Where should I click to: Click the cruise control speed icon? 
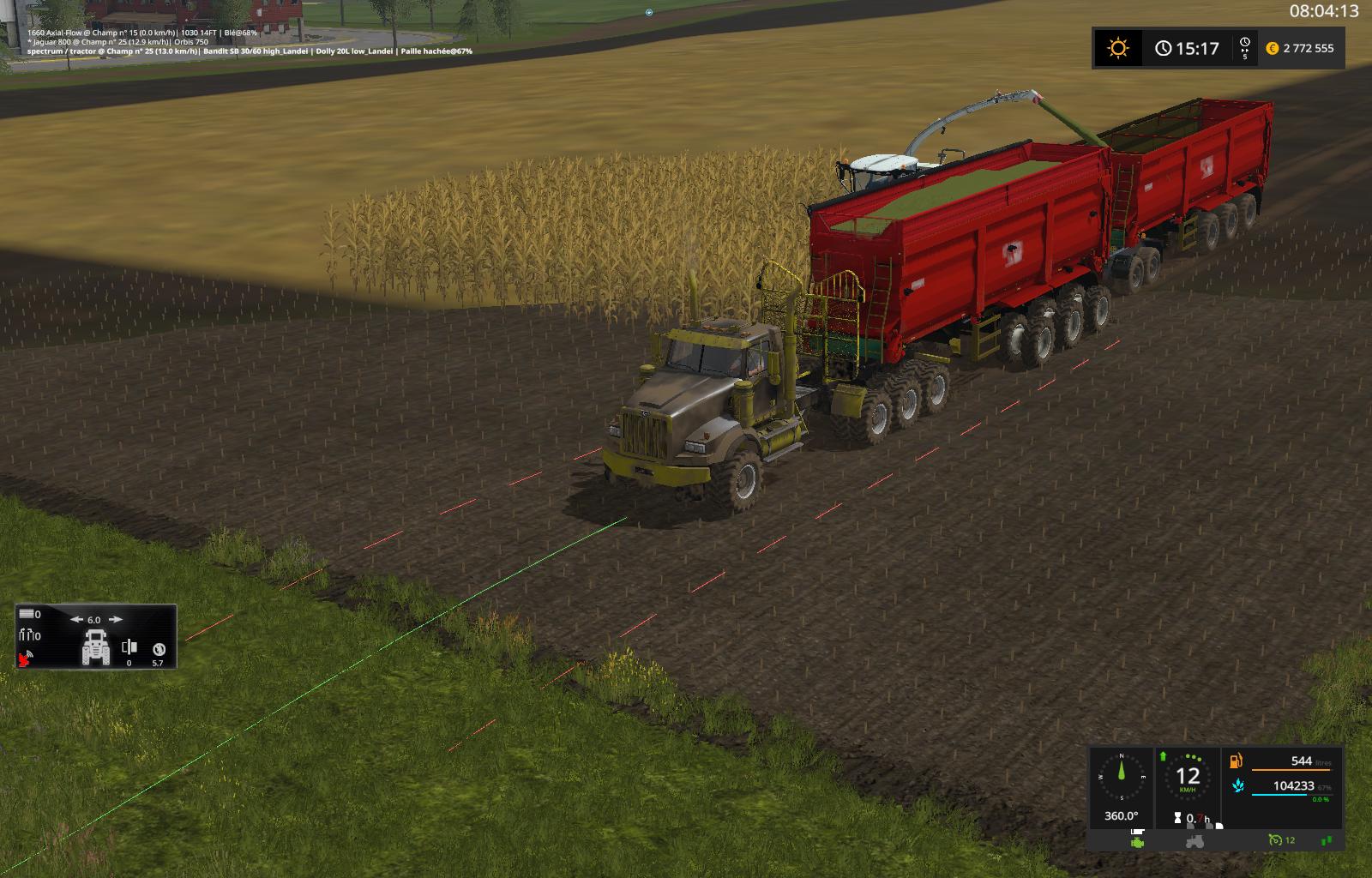(1275, 840)
